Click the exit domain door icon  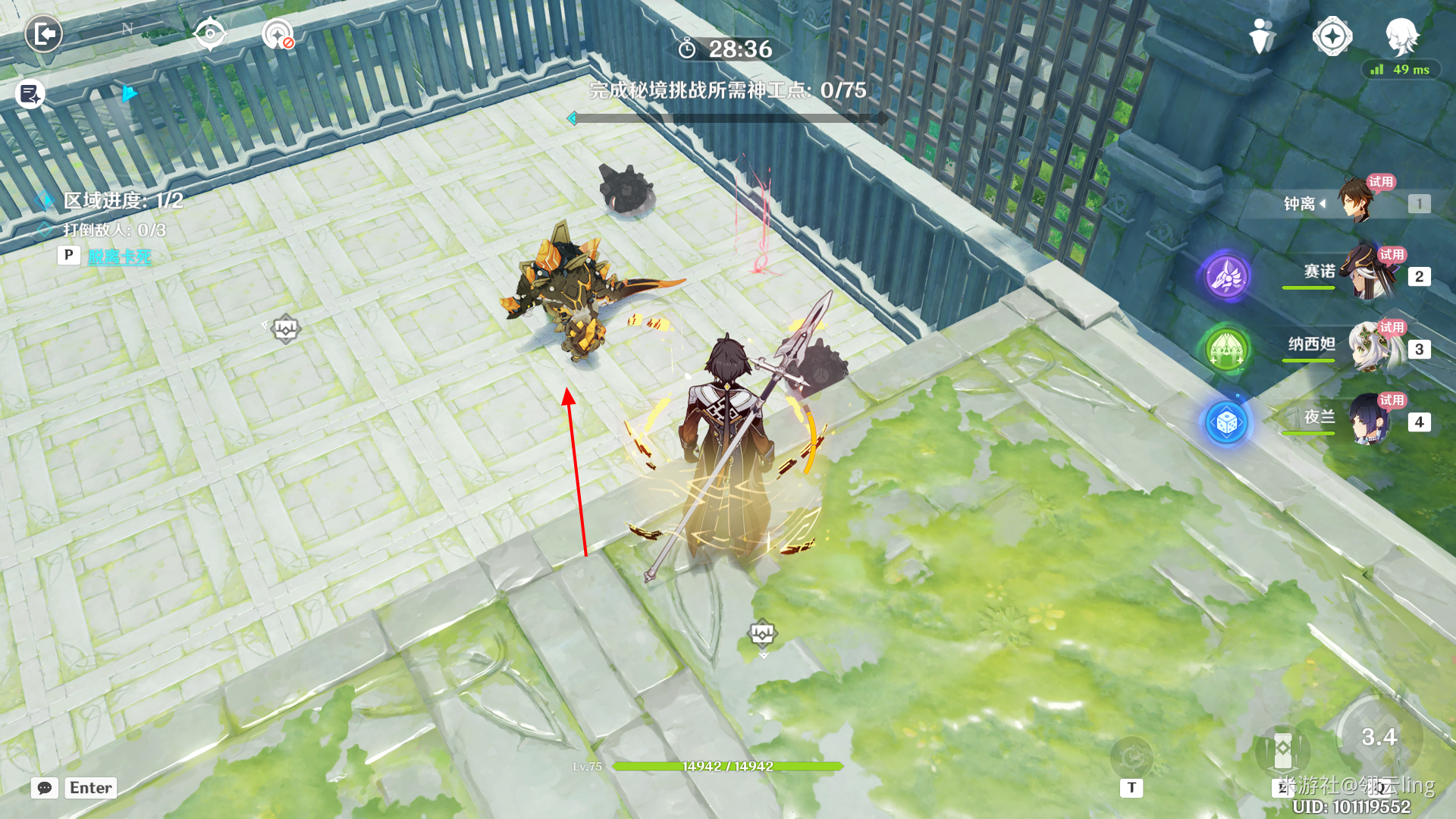43,34
